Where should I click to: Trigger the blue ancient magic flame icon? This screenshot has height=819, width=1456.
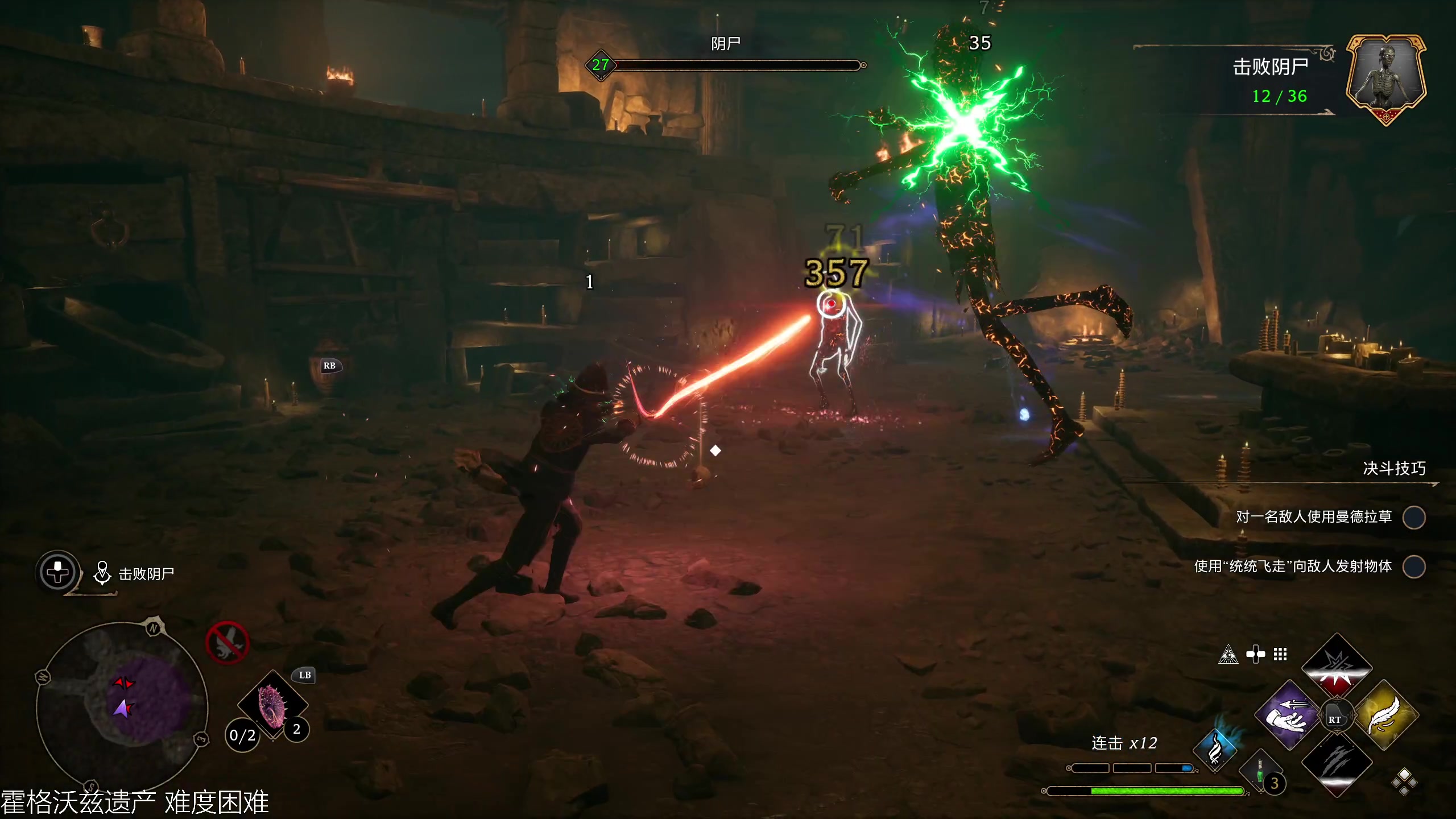coord(1215,750)
